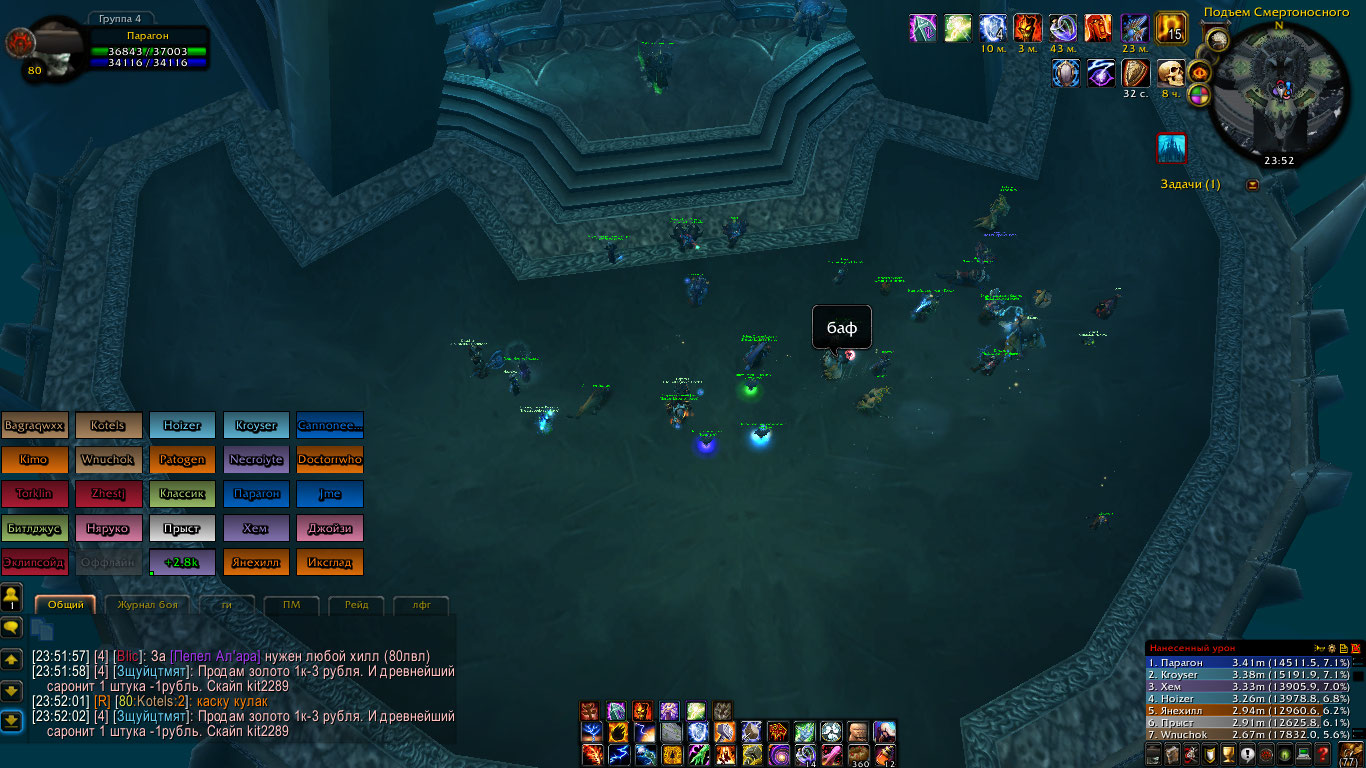Open the red question mark help button
This screenshot has width=1366, height=768.
click(1322, 754)
